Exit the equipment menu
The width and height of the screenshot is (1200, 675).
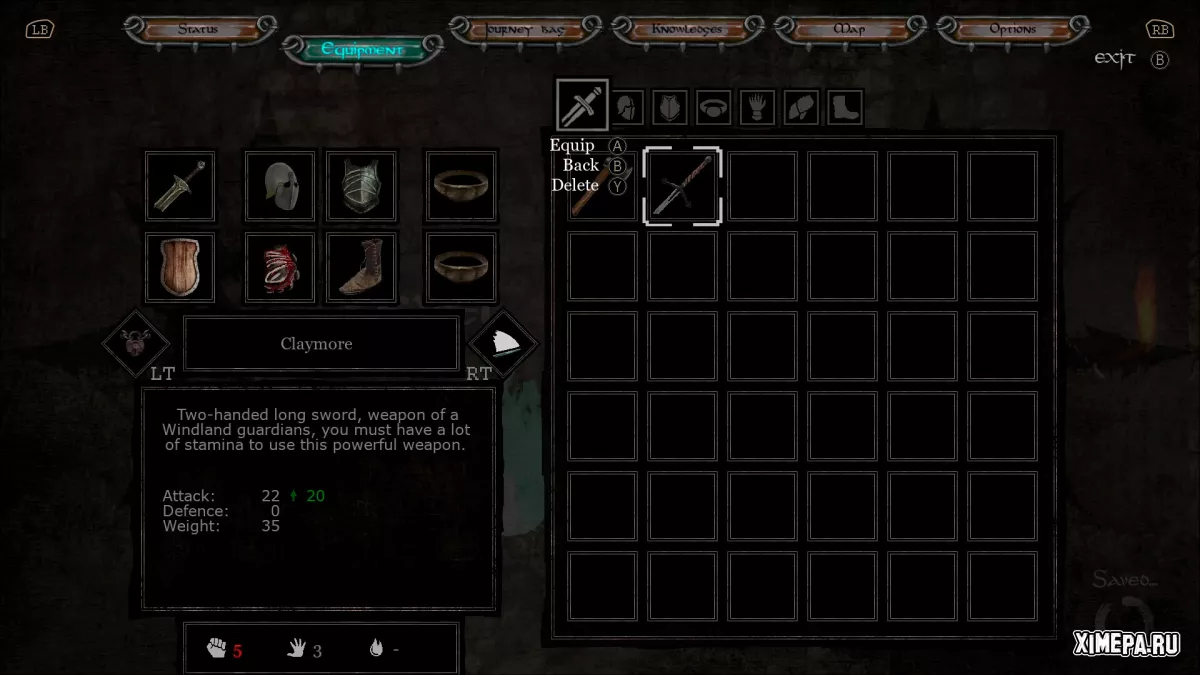coord(1114,59)
